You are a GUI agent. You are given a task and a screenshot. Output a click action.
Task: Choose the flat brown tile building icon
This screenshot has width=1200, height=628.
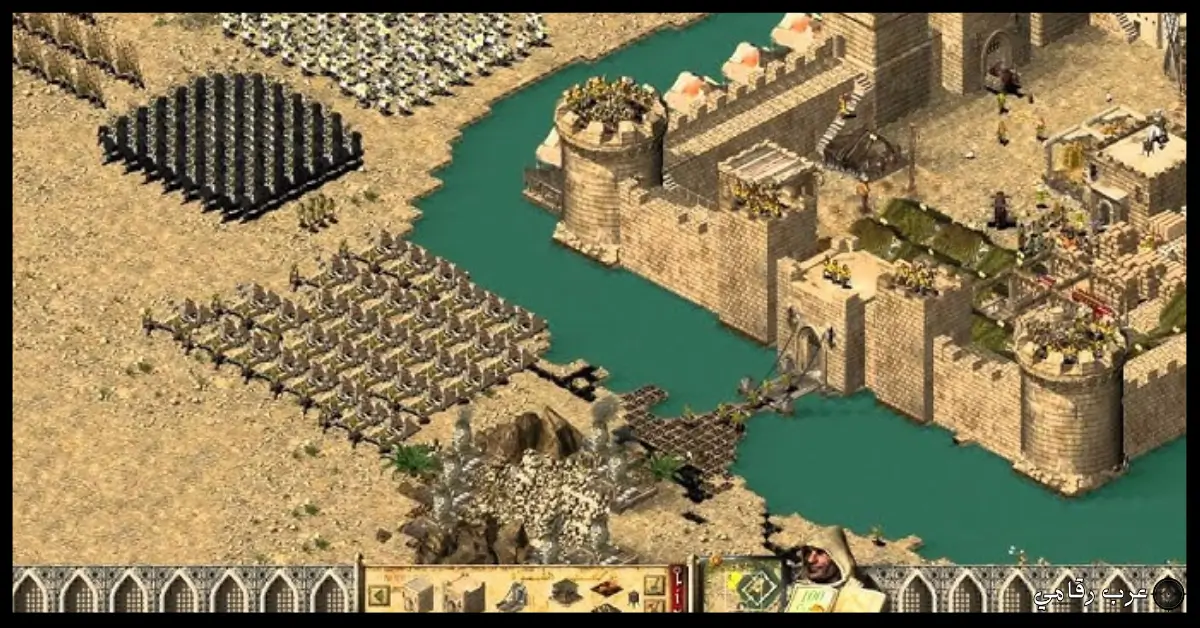[606, 588]
